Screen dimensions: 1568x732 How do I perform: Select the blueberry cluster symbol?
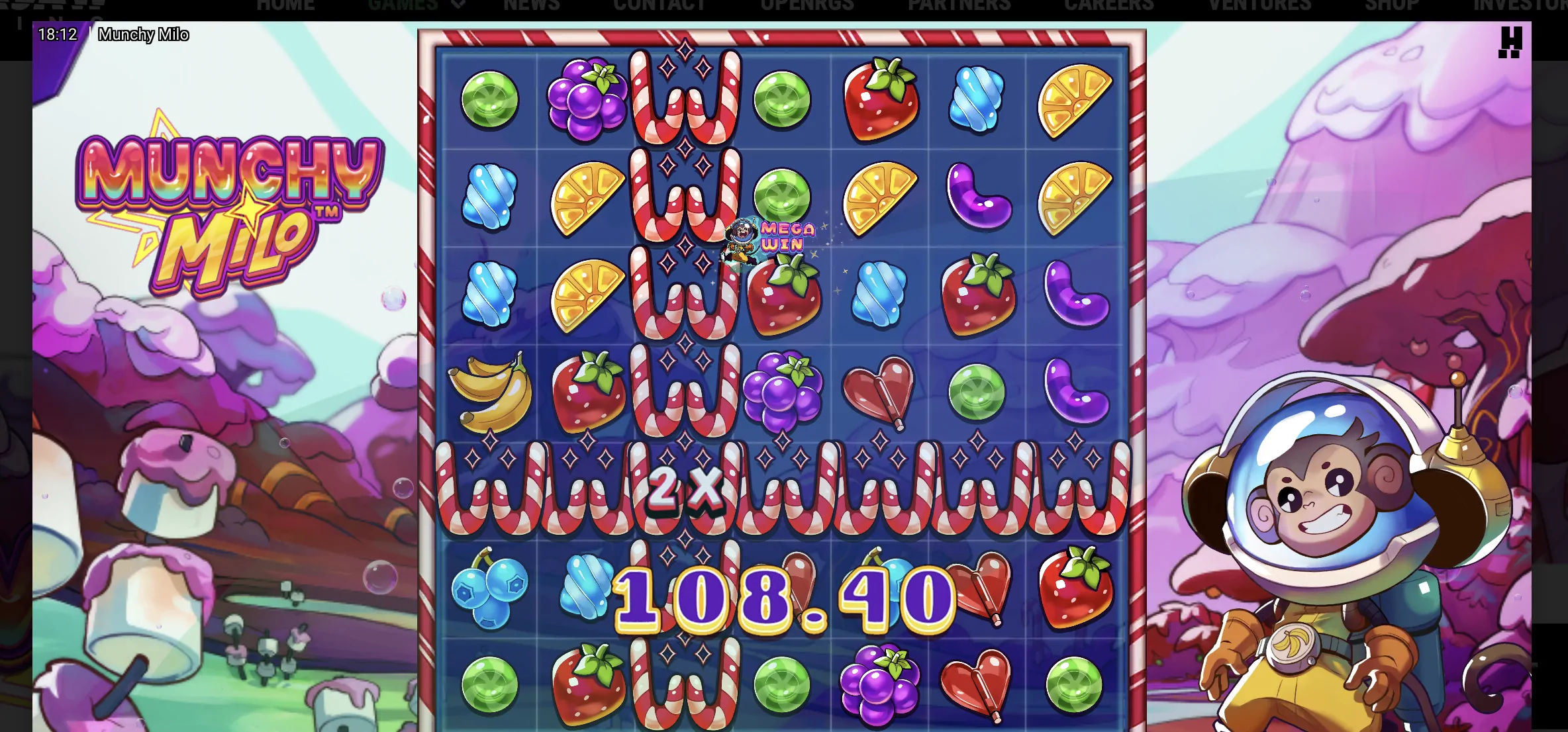click(490, 589)
